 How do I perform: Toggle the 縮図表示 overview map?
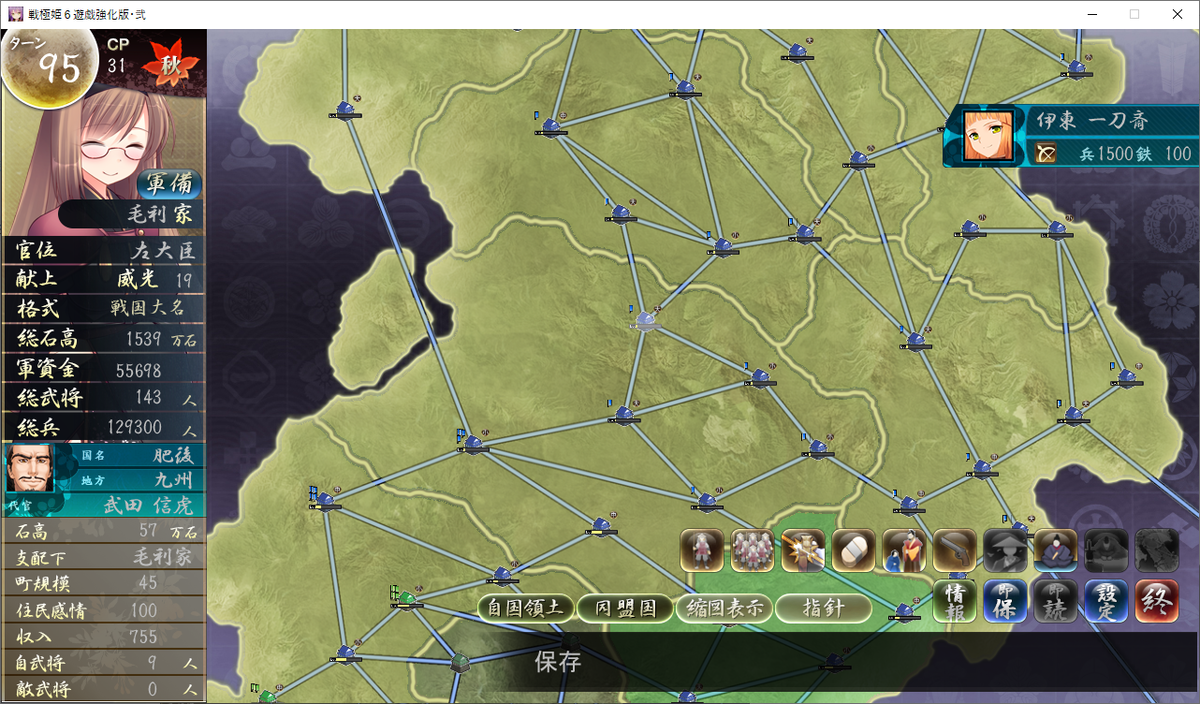(x=724, y=608)
